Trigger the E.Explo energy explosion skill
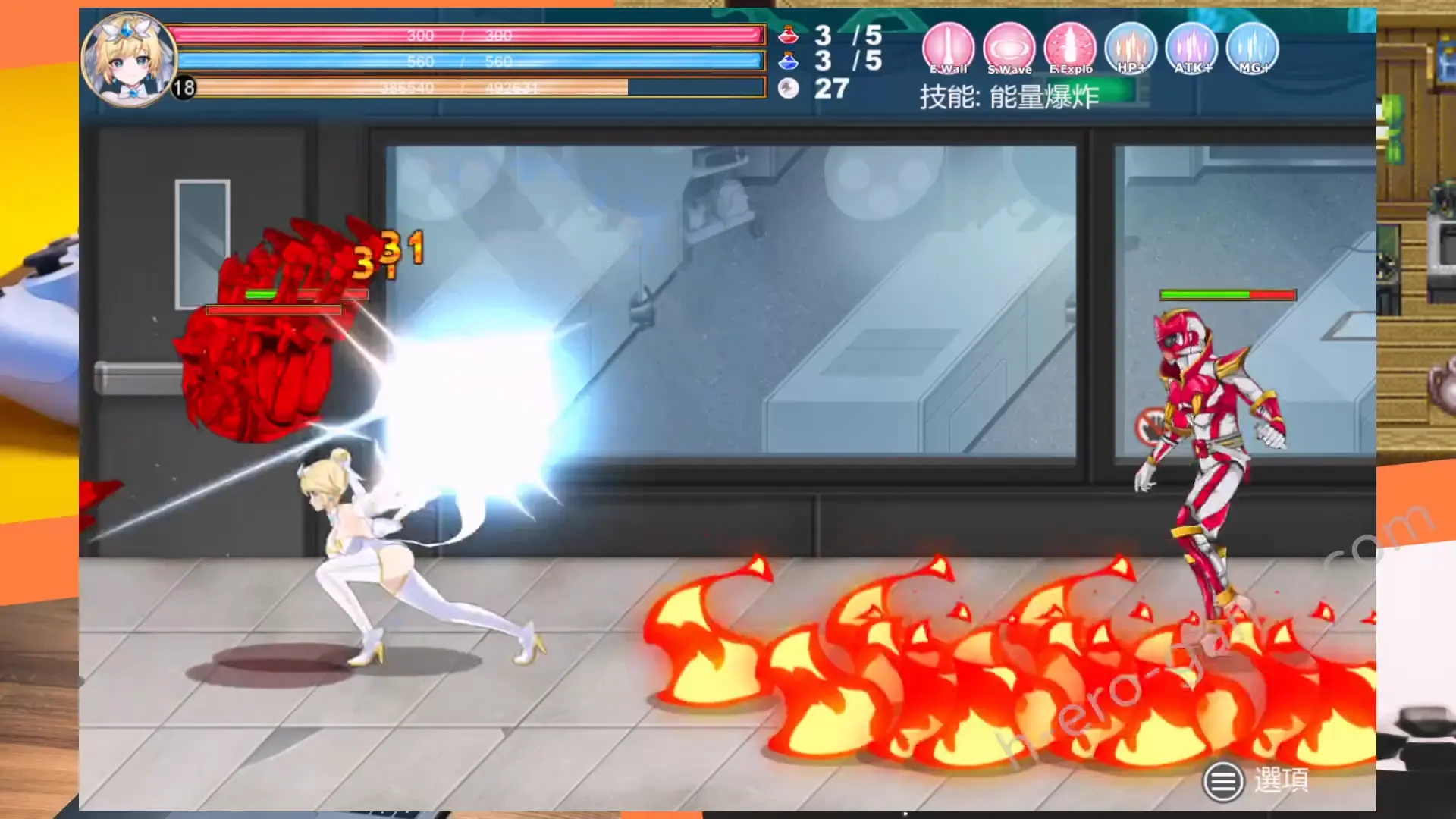 (x=1070, y=49)
